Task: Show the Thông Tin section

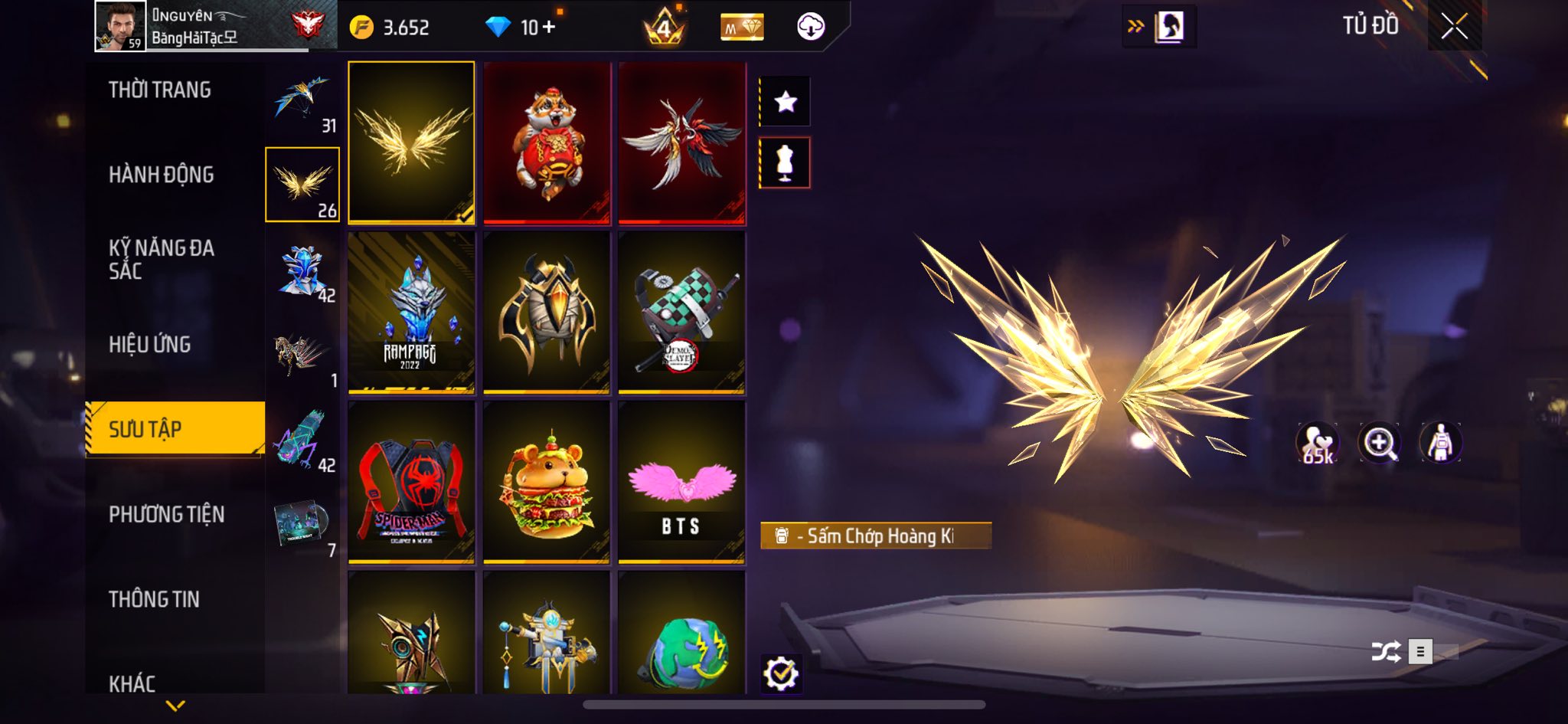Action: coord(155,599)
